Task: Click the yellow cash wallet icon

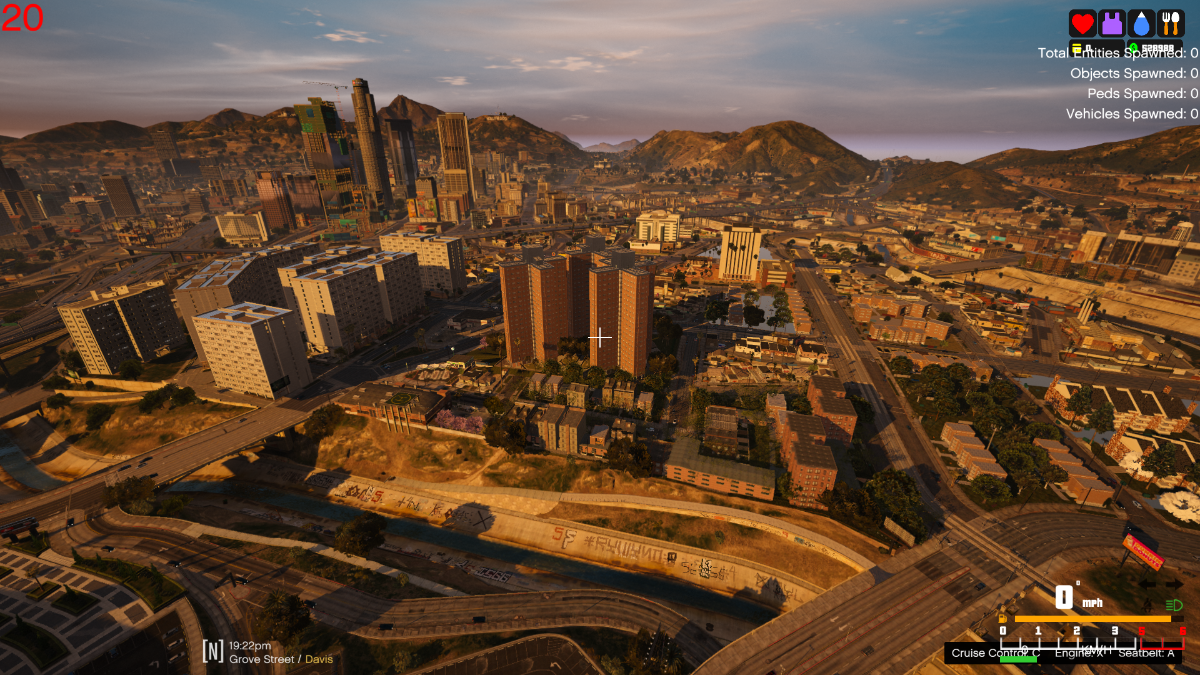Action: (x=1076, y=47)
